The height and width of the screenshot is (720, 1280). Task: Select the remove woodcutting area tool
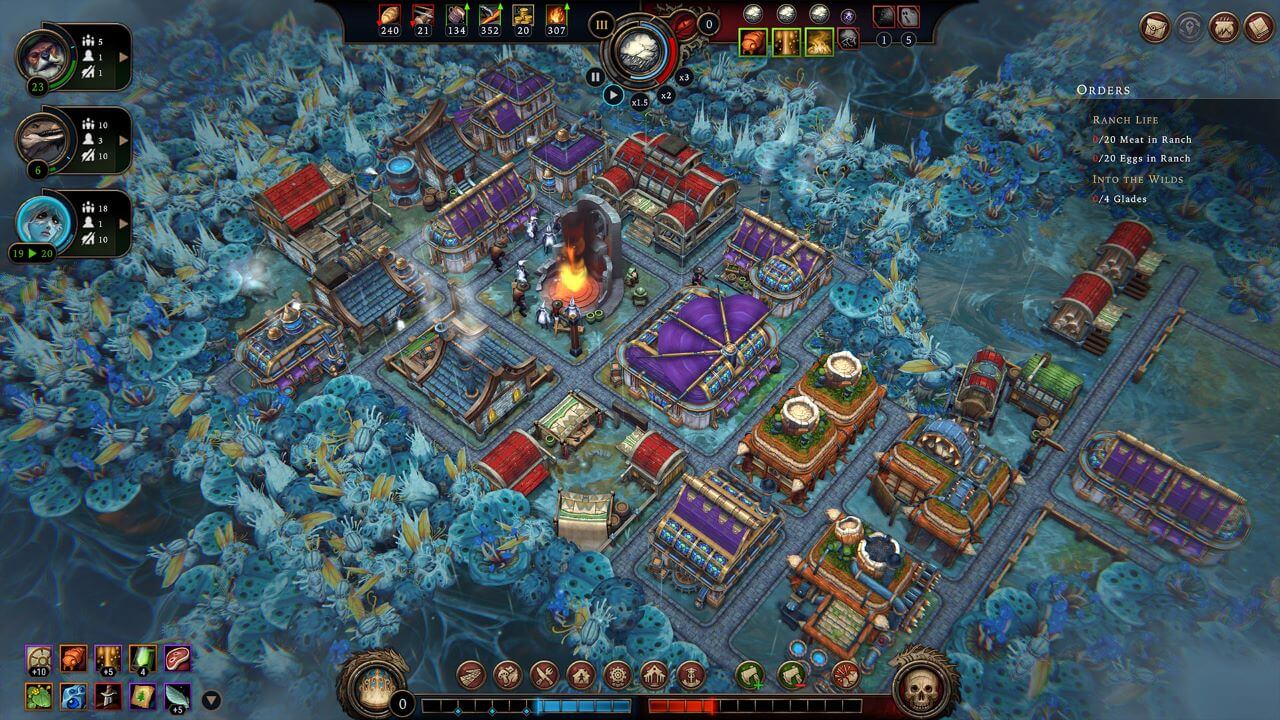tap(792, 675)
